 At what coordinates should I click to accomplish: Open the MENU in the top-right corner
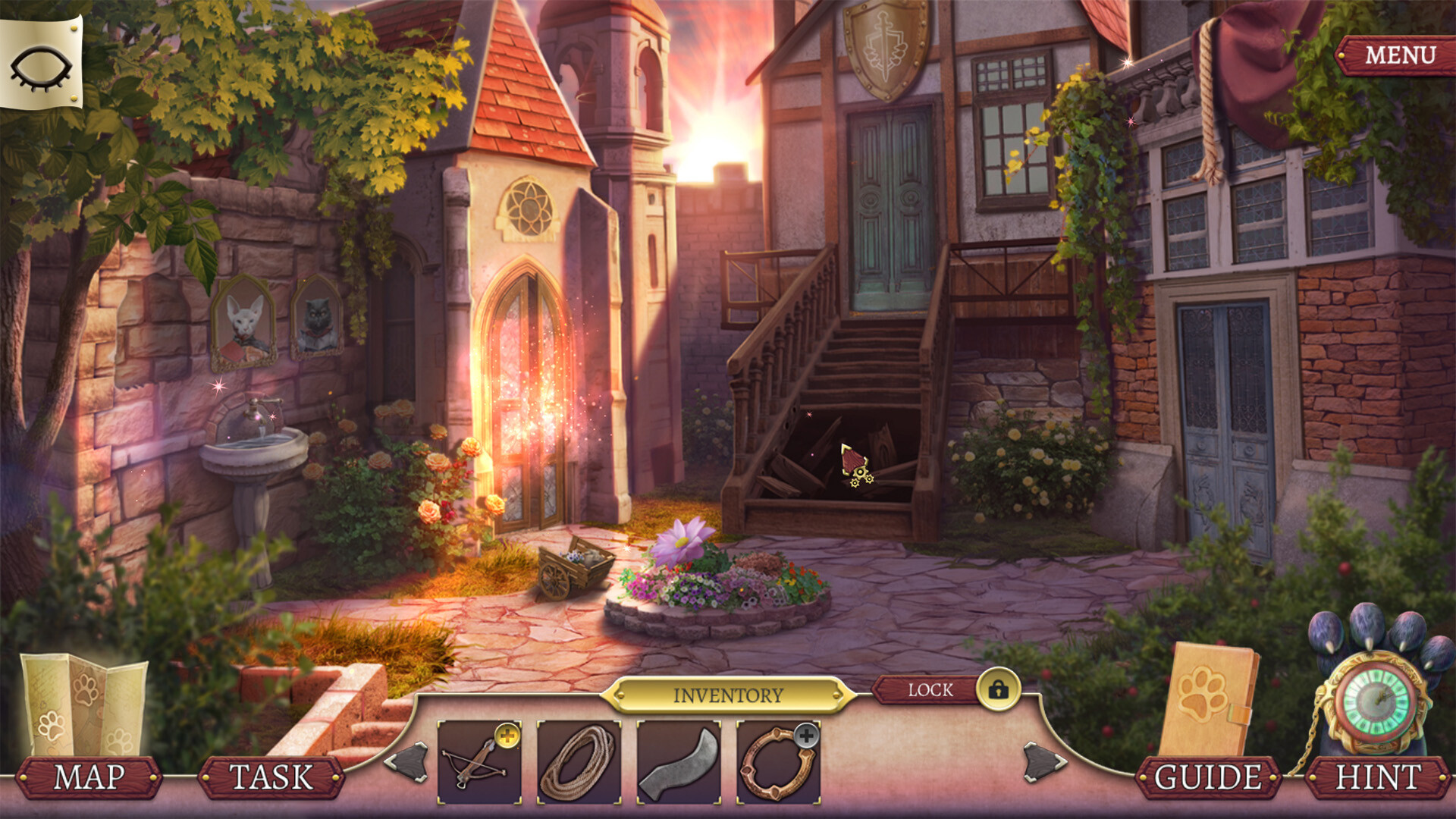coord(1400,54)
